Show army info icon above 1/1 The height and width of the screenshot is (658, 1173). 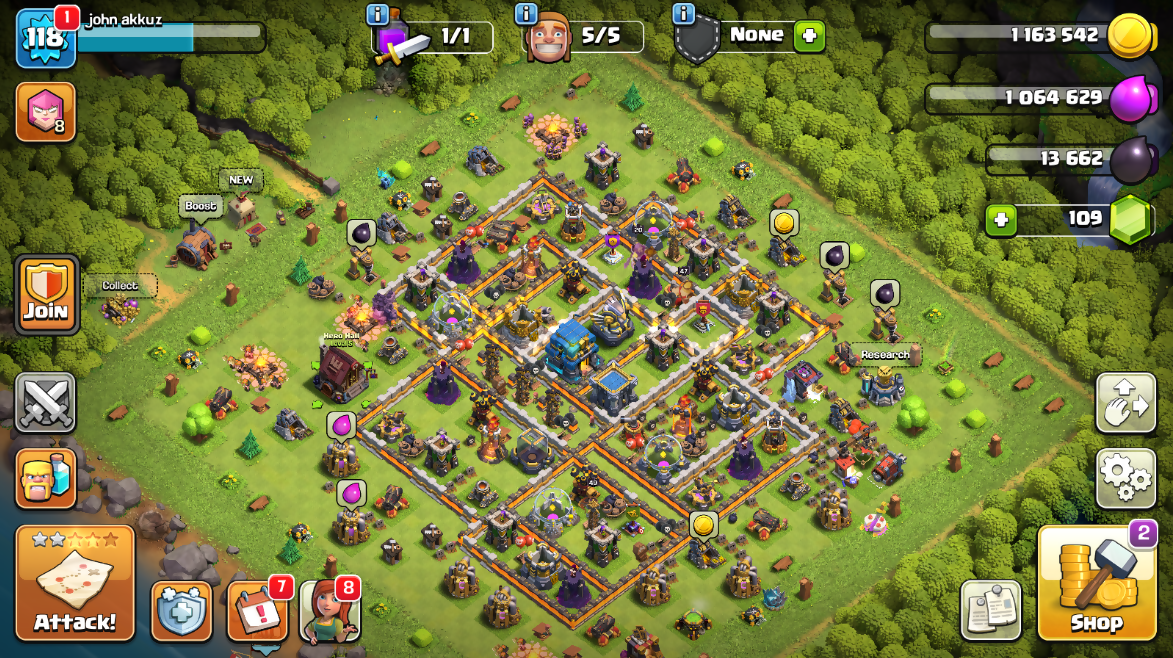[x=378, y=14]
